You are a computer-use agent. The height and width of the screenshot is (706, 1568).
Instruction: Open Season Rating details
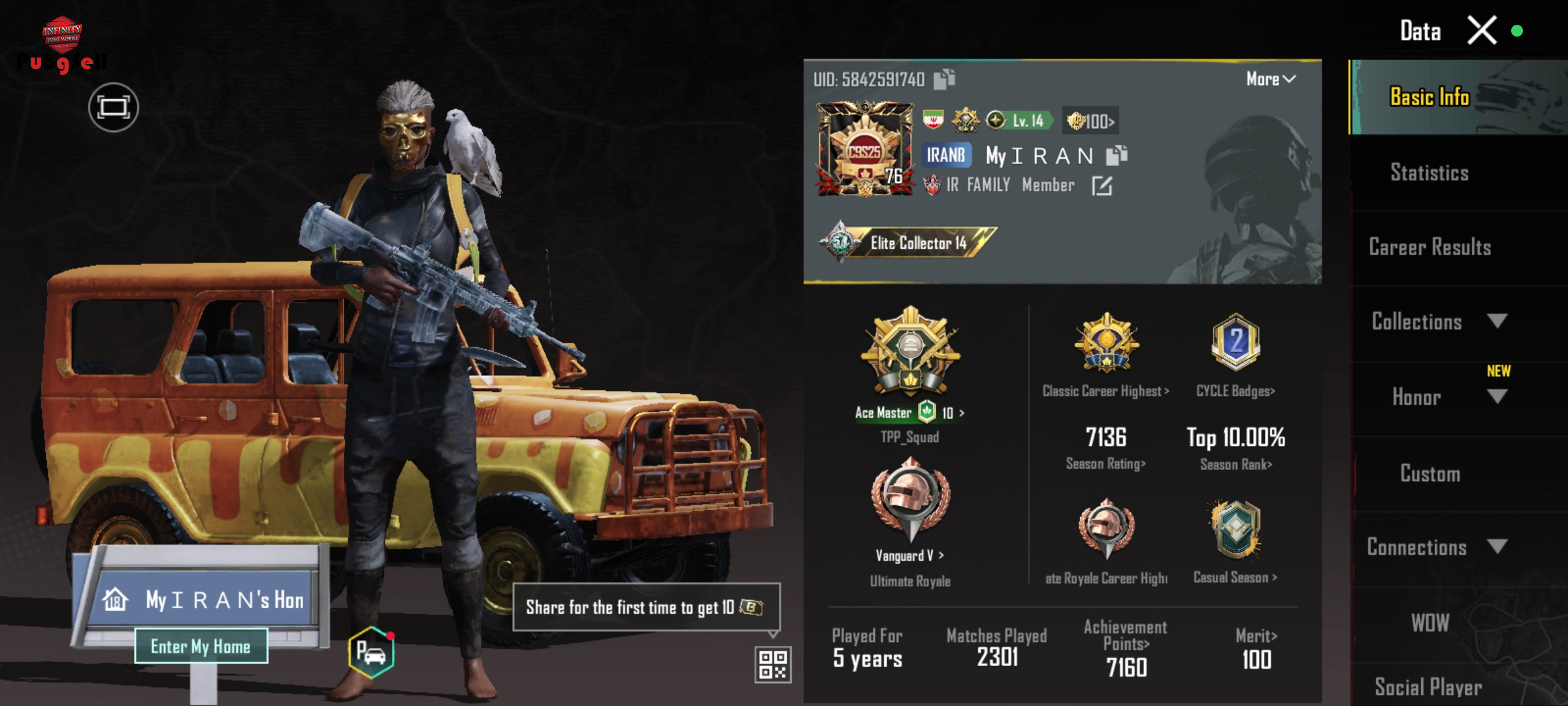[x=1105, y=463]
